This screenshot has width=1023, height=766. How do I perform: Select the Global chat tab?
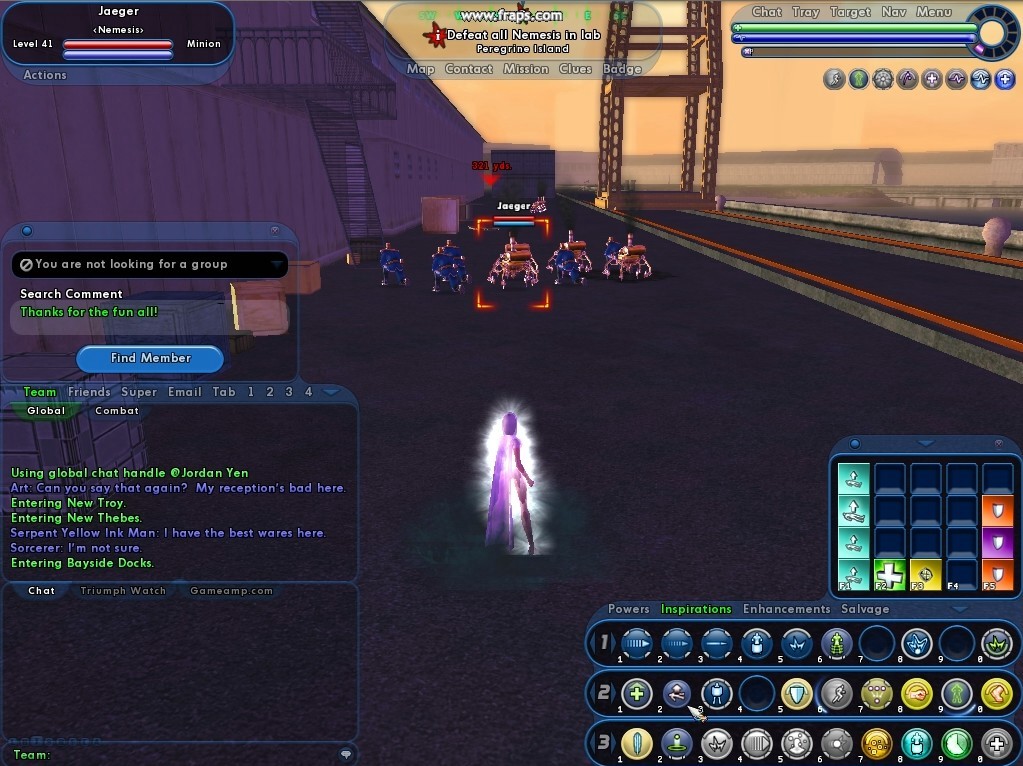pyautogui.click(x=46, y=411)
